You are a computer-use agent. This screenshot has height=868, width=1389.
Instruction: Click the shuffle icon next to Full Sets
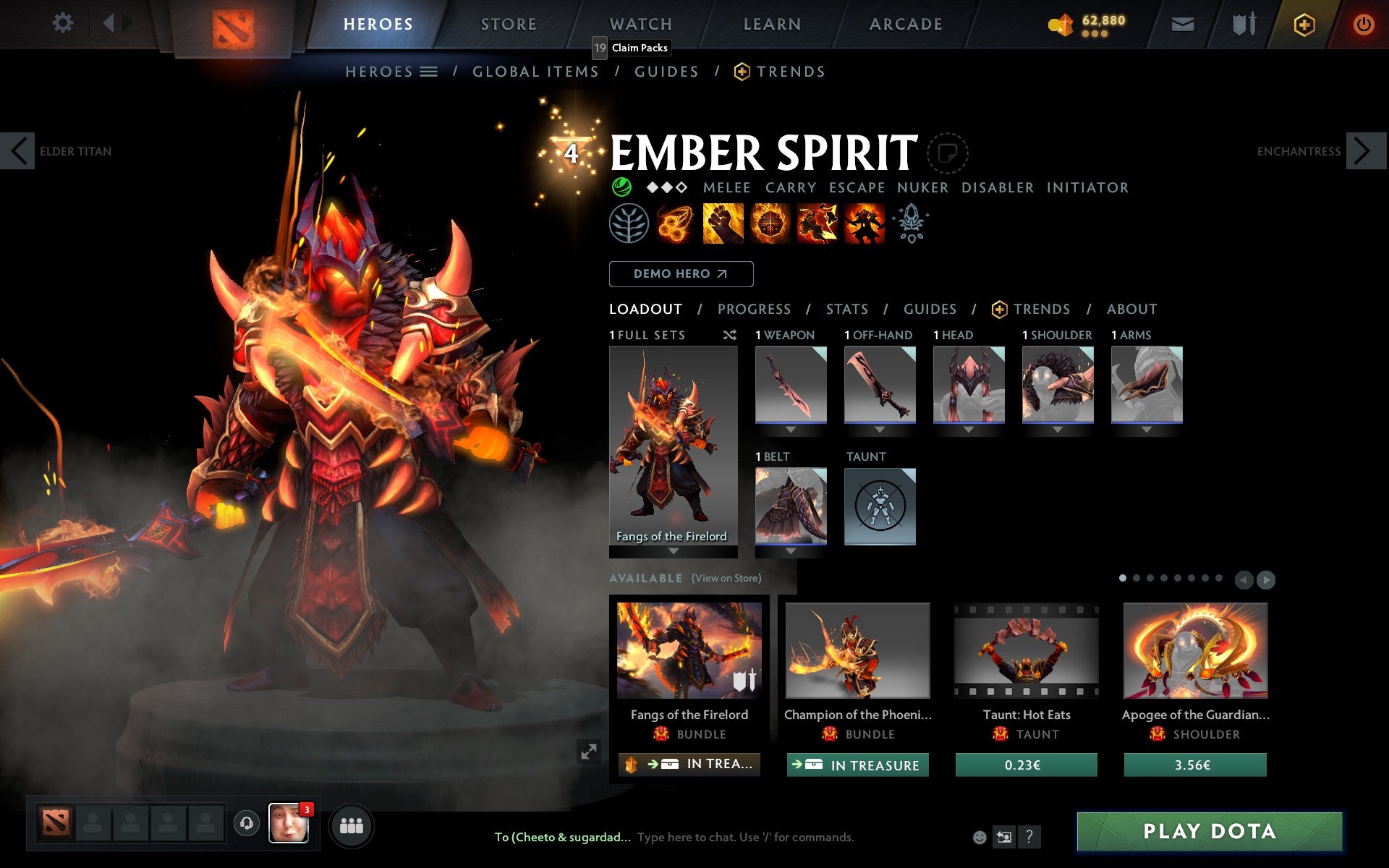729,335
